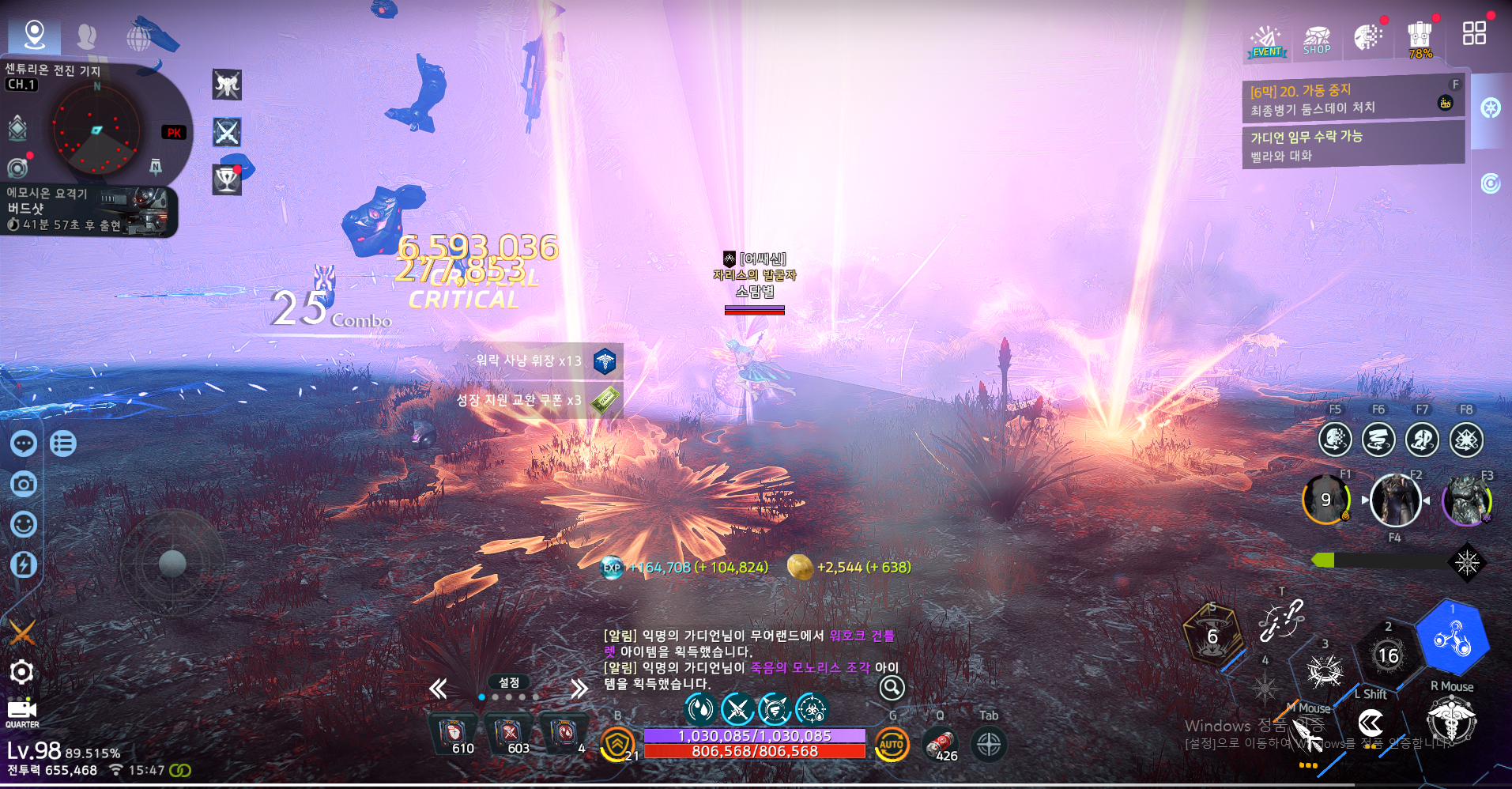This screenshot has width=1512, height=789.
Task: Toggle the QUARTER camera view button
Action: pos(22,712)
